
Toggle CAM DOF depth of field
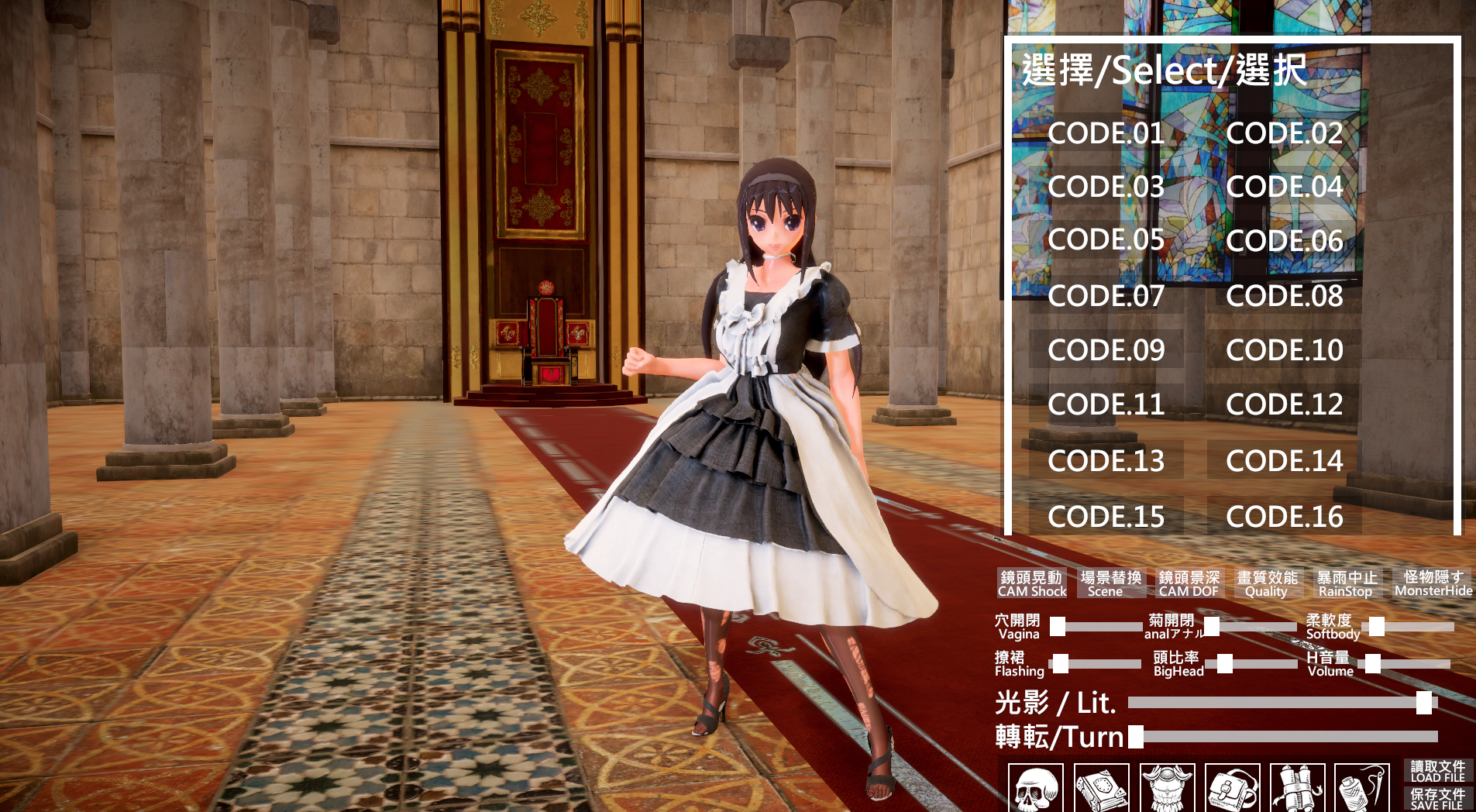(x=1189, y=583)
